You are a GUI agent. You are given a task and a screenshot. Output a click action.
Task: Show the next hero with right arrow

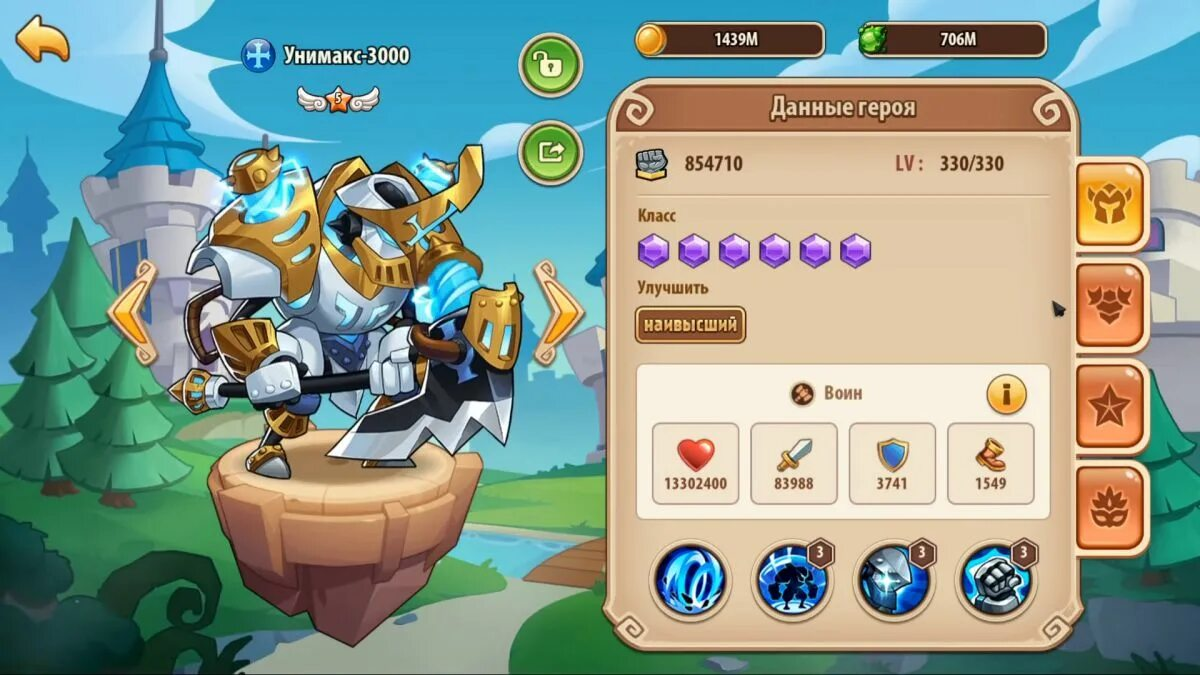pos(558,312)
